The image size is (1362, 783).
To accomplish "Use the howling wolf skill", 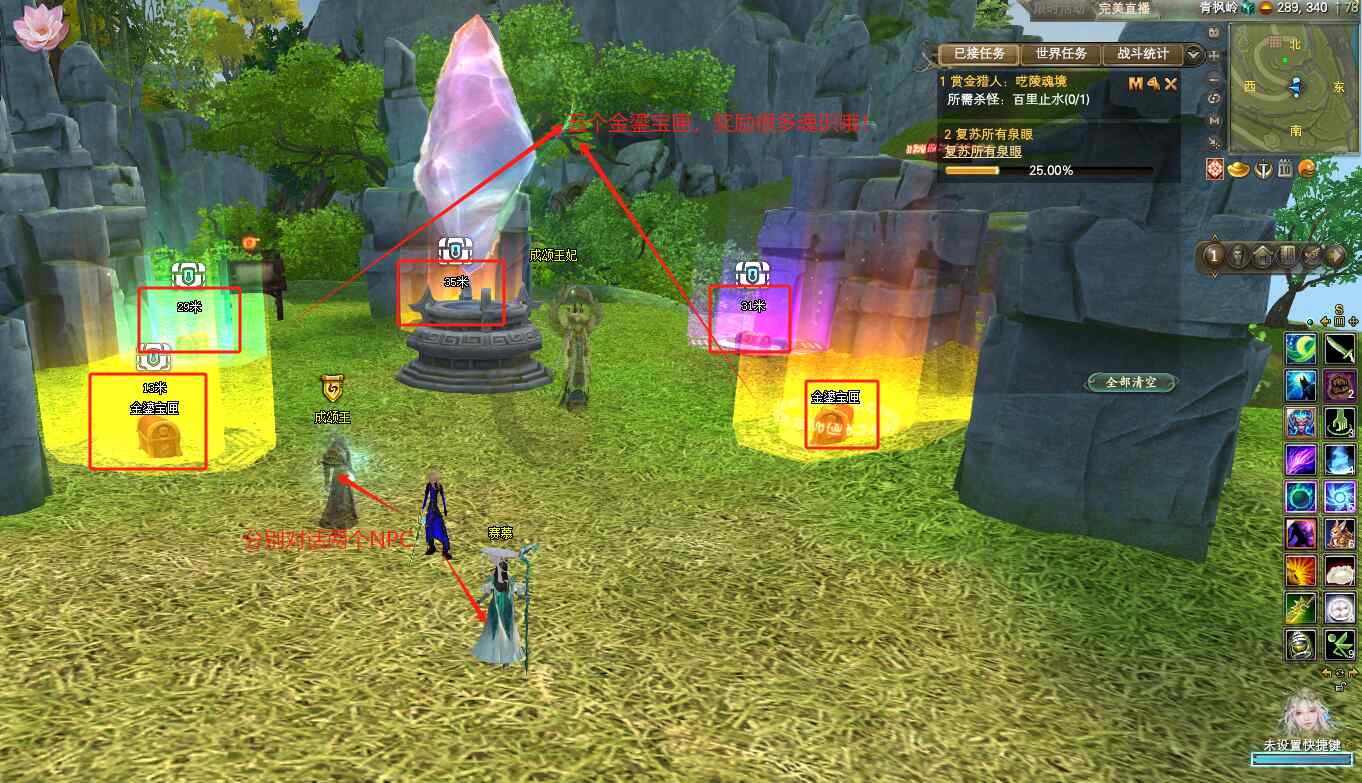I will click(1300, 385).
